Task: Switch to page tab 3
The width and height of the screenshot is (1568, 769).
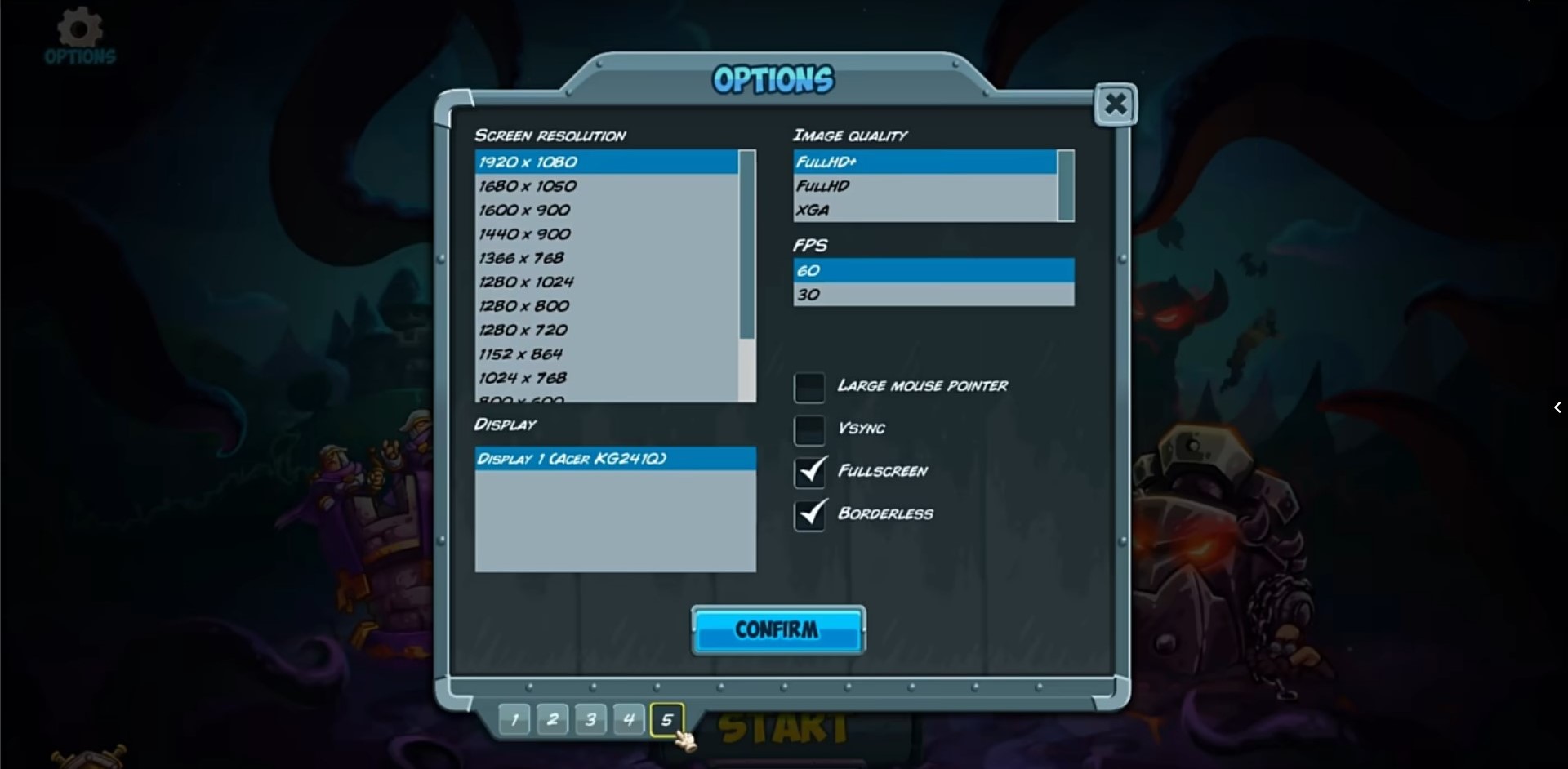Action: (x=590, y=719)
